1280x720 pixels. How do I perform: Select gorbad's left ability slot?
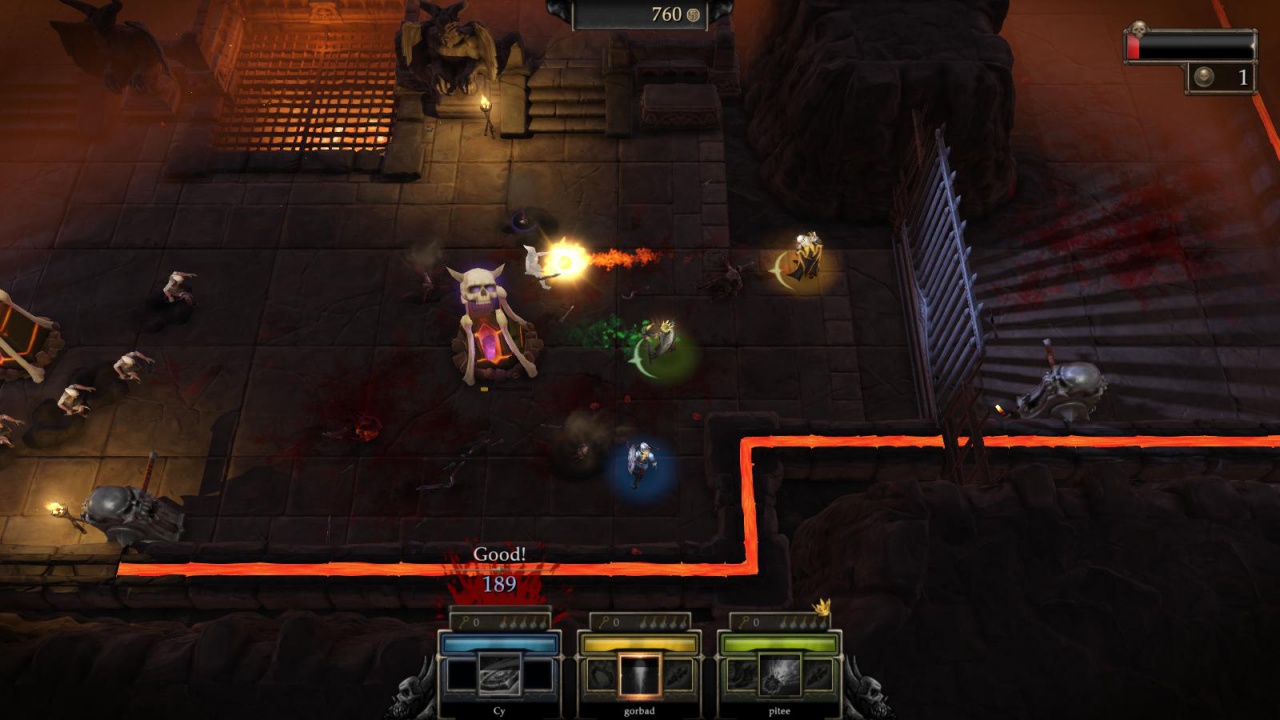[601, 676]
